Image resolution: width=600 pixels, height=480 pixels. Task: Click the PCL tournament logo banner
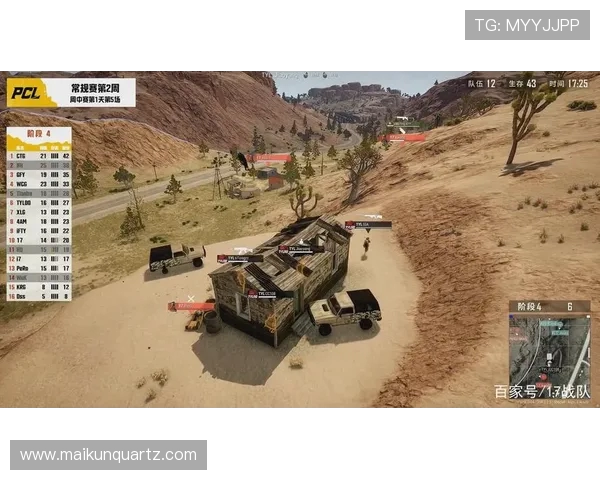click(71, 93)
